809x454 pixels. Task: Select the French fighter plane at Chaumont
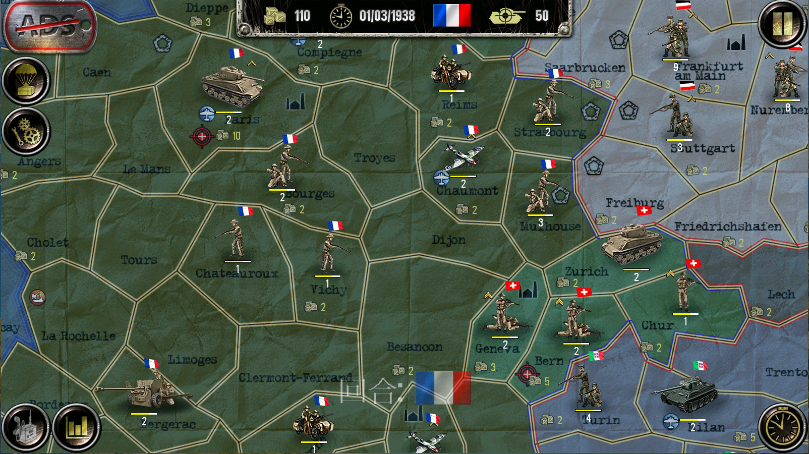coord(460,158)
